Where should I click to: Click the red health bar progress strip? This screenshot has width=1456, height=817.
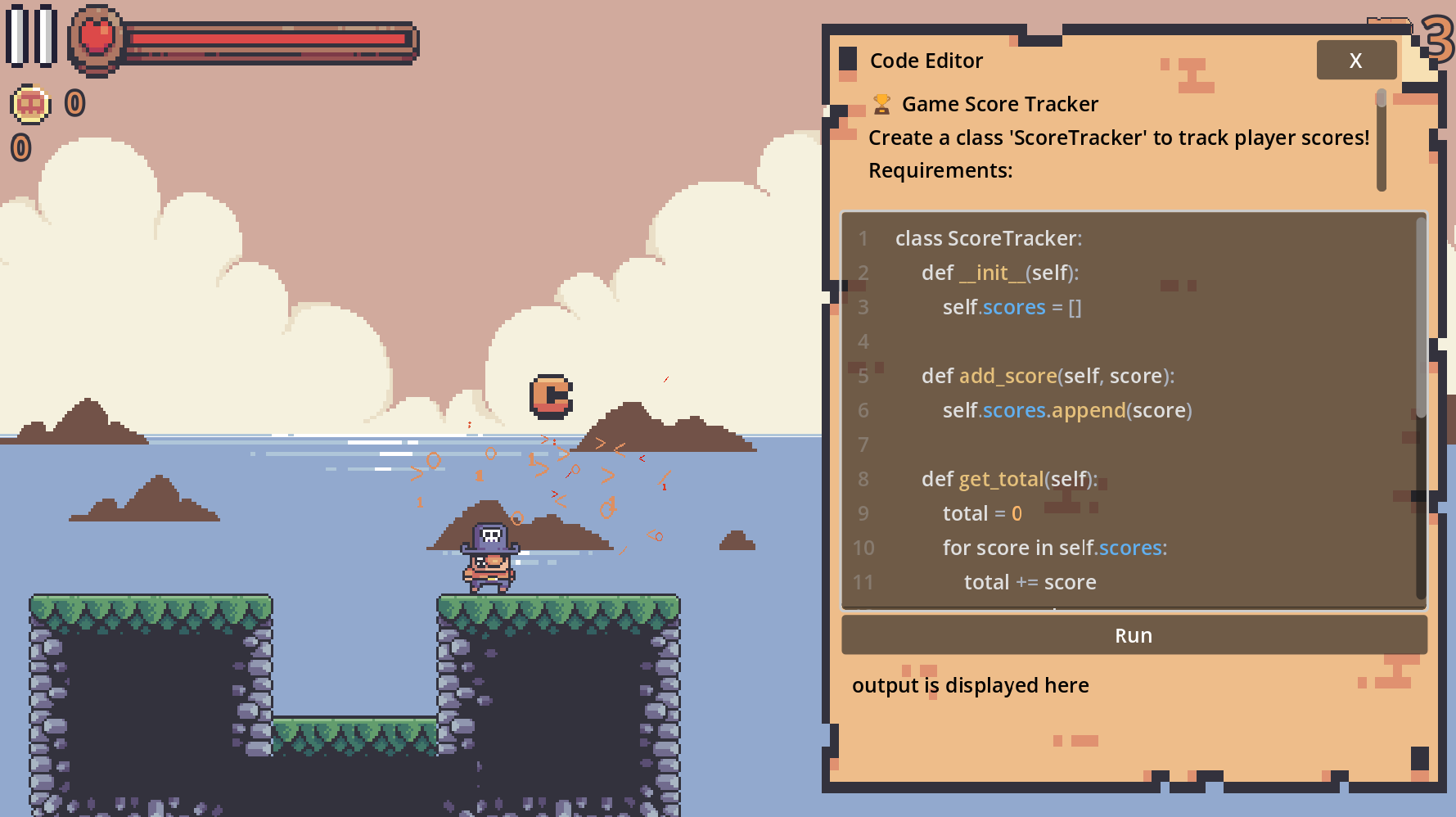coord(270,37)
